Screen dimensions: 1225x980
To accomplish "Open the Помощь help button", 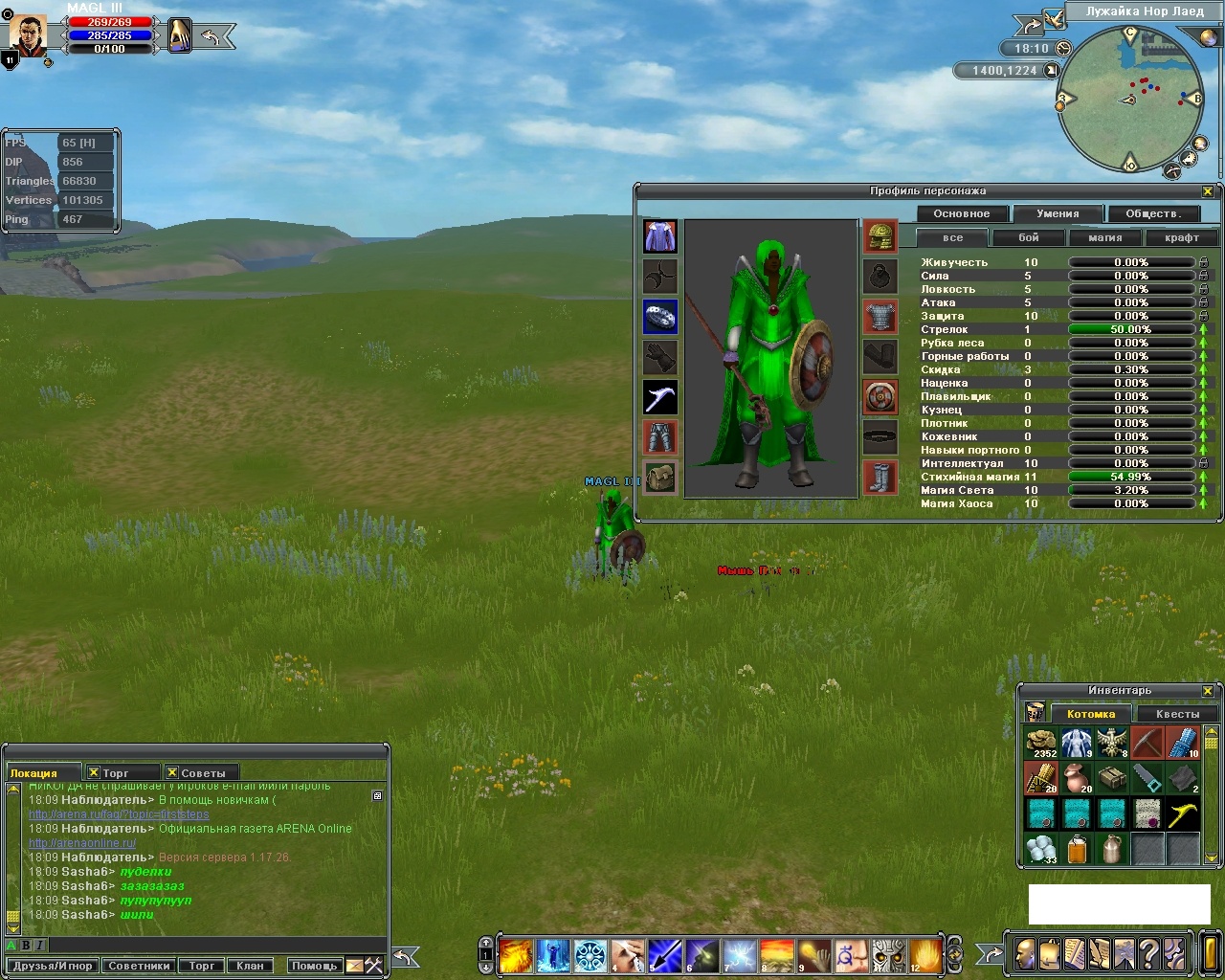I will (314, 966).
